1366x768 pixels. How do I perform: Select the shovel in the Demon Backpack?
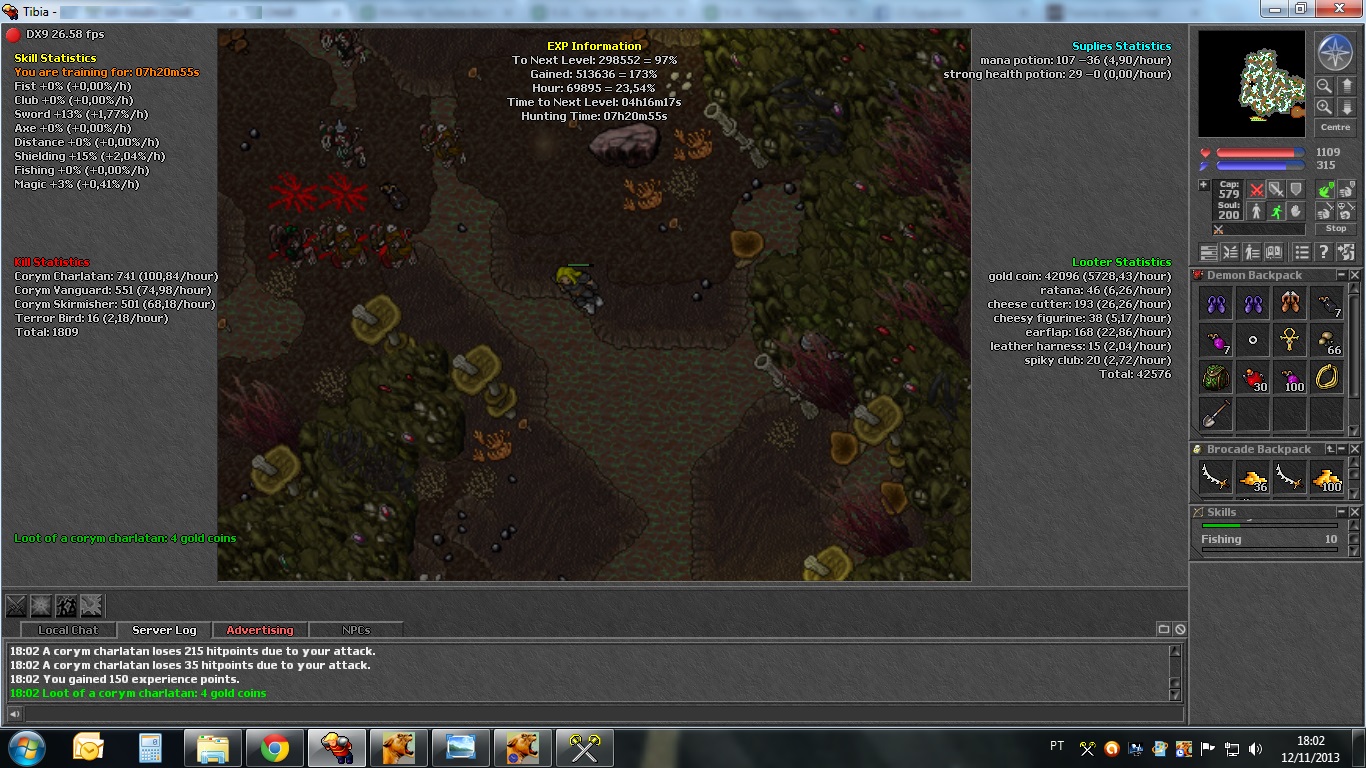point(1216,412)
